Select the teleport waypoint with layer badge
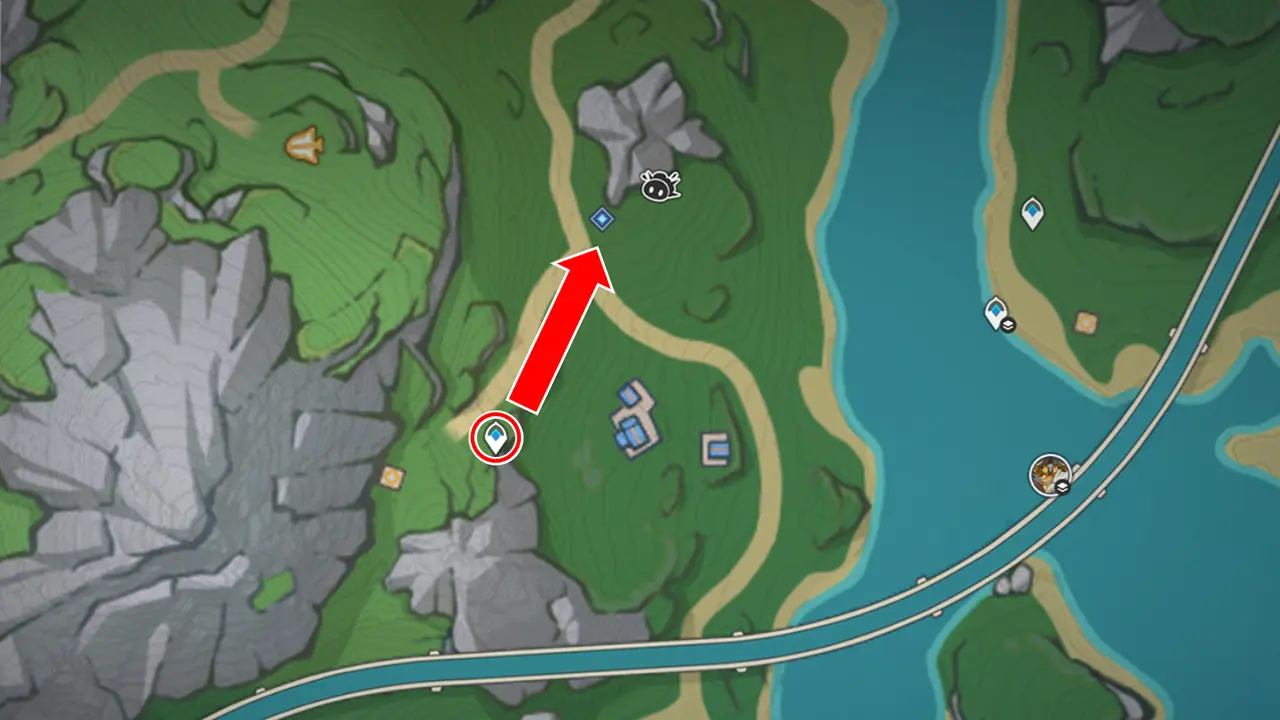 pyautogui.click(x=997, y=314)
